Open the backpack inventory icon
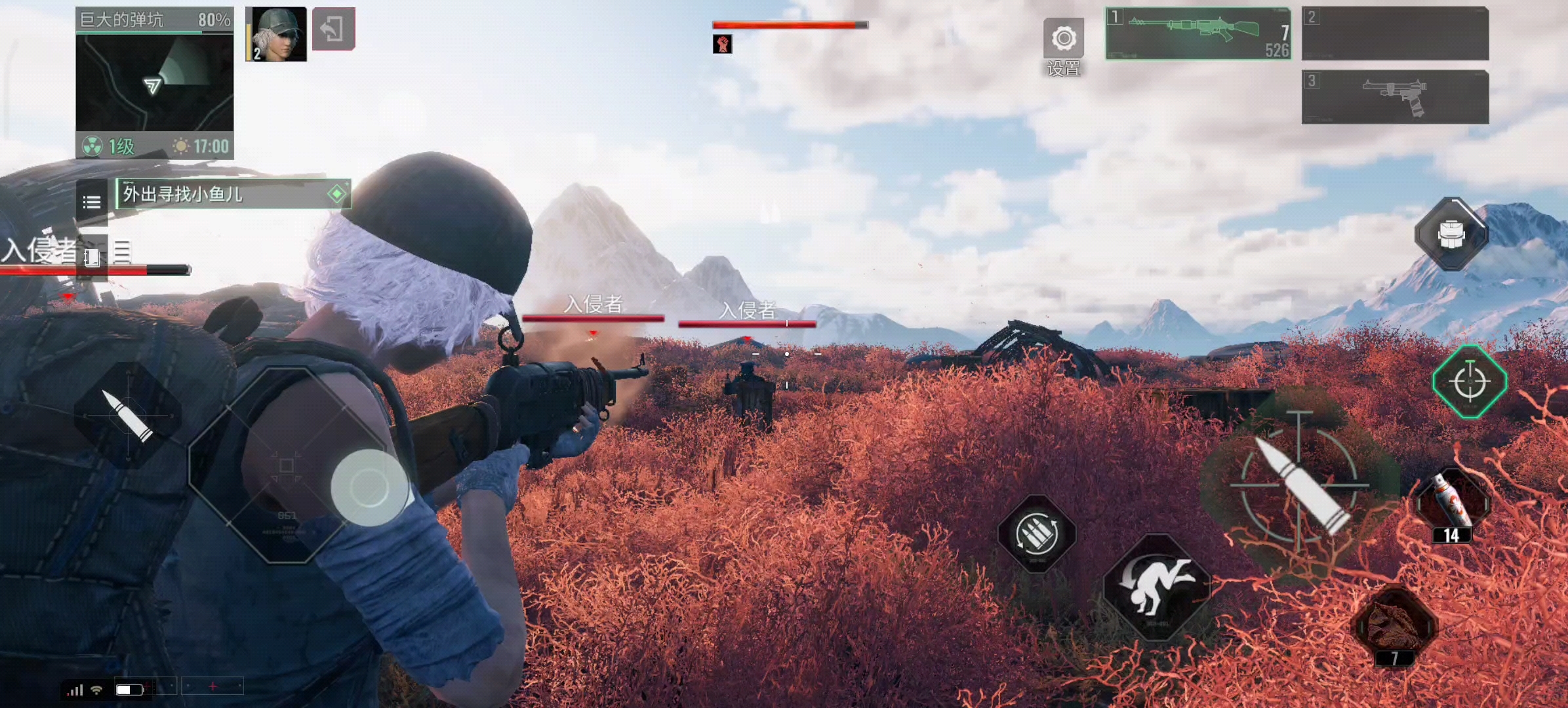 click(x=1451, y=234)
